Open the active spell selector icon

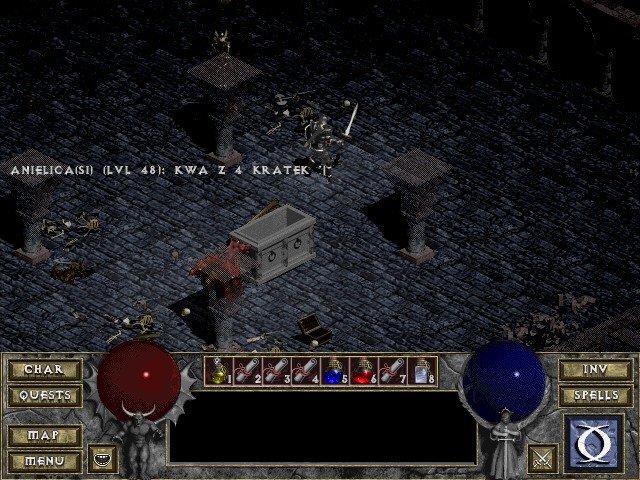(x=594, y=443)
